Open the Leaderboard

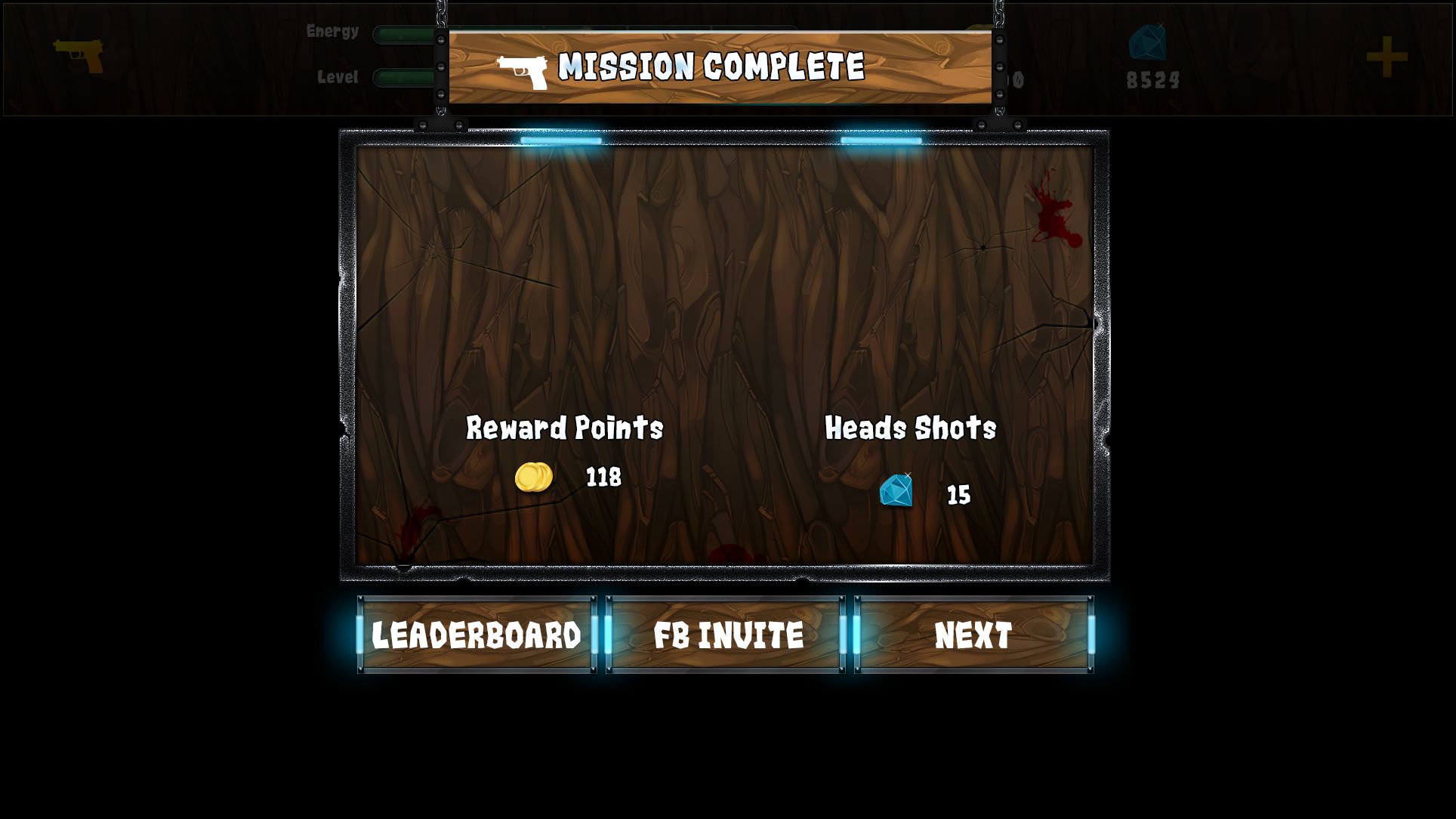[477, 635]
